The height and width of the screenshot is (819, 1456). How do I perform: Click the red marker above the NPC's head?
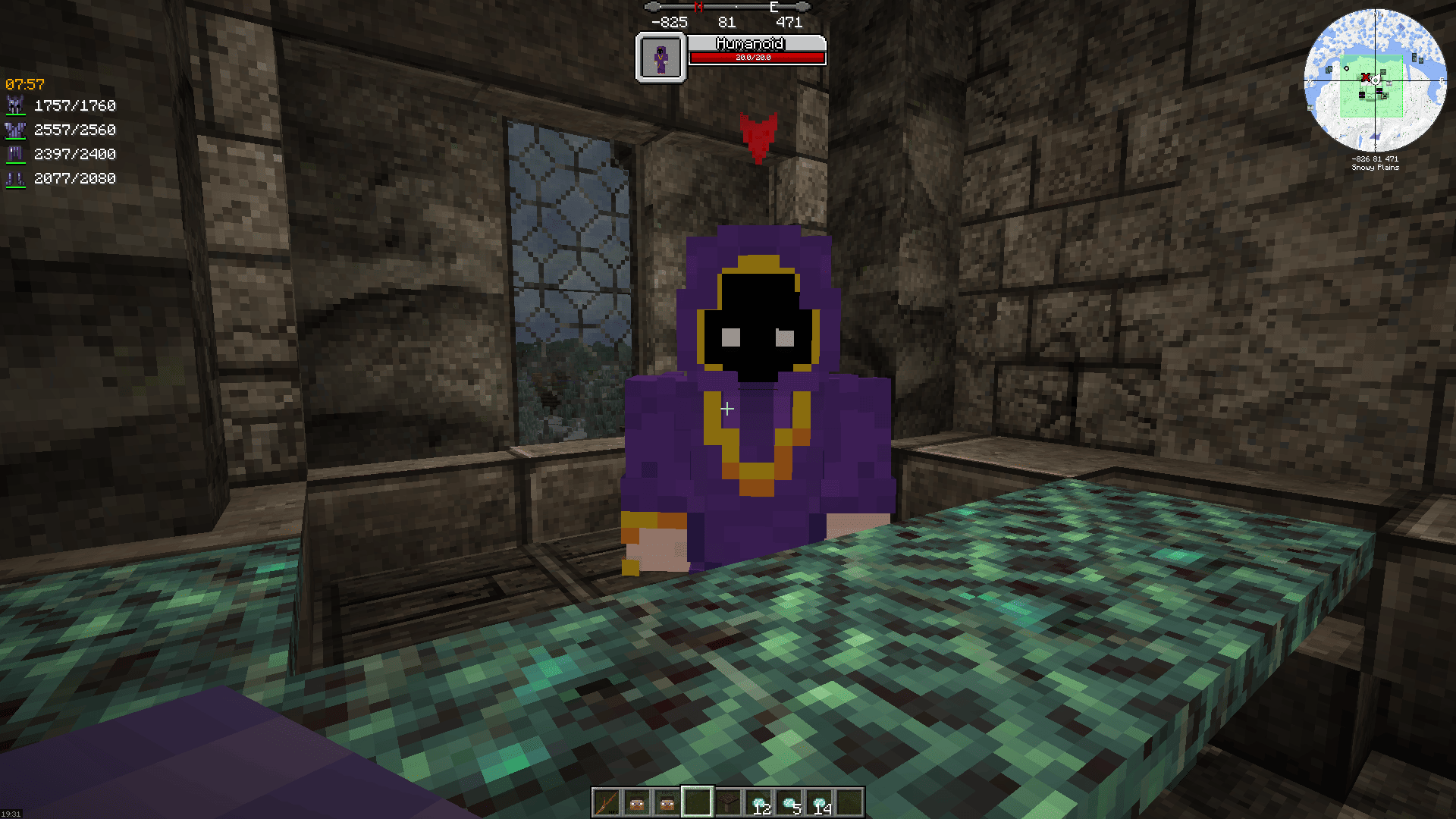[758, 136]
